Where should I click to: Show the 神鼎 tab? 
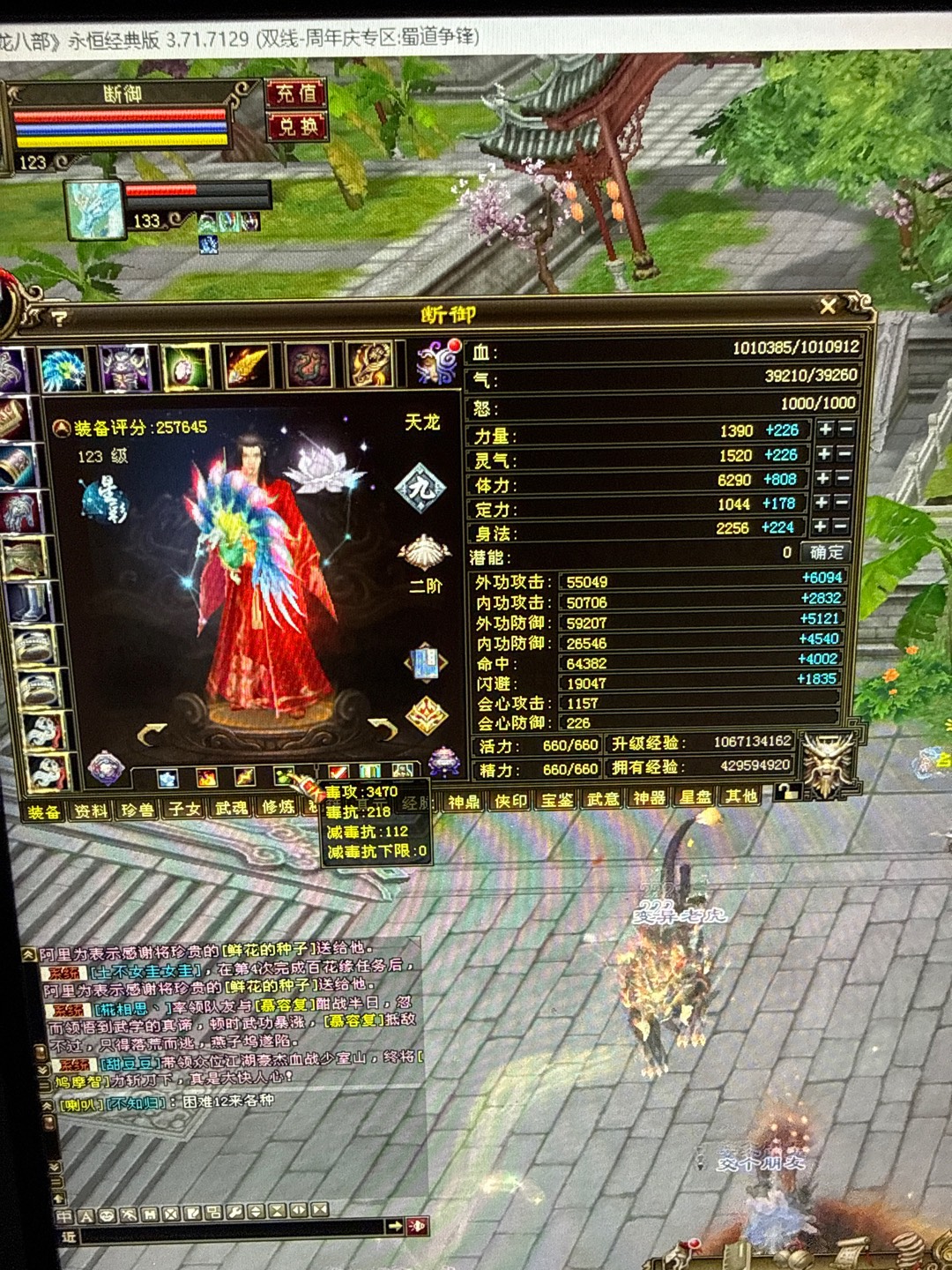tap(464, 801)
